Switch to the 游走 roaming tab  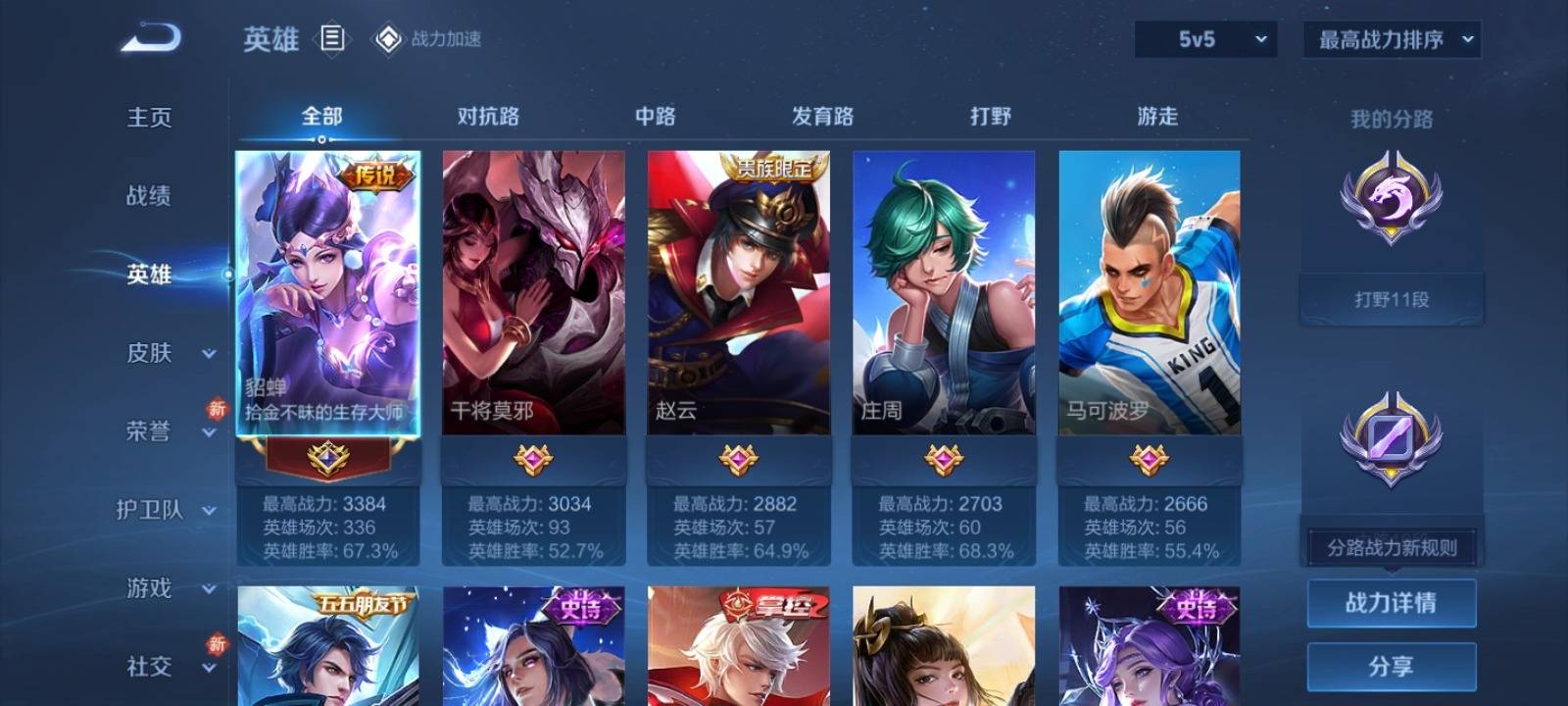[x=1157, y=117]
